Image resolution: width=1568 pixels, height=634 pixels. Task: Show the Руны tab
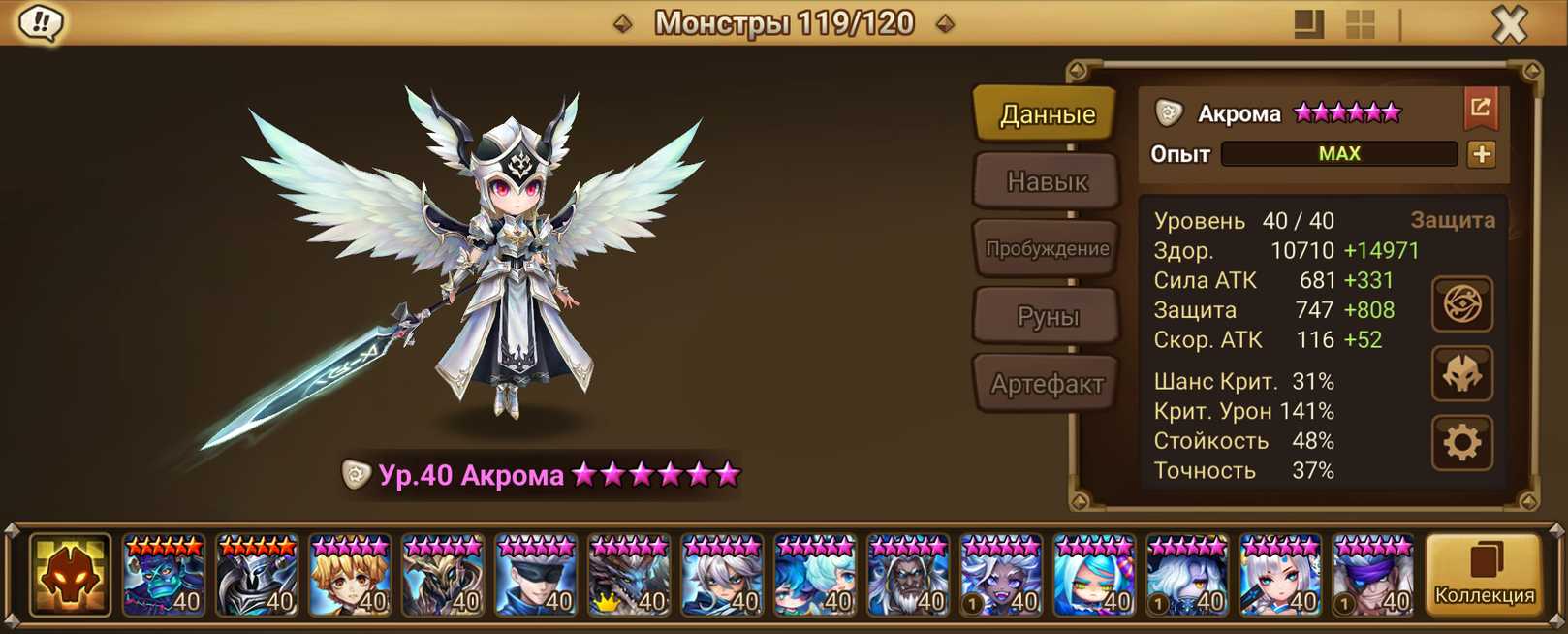pyautogui.click(x=1047, y=316)
